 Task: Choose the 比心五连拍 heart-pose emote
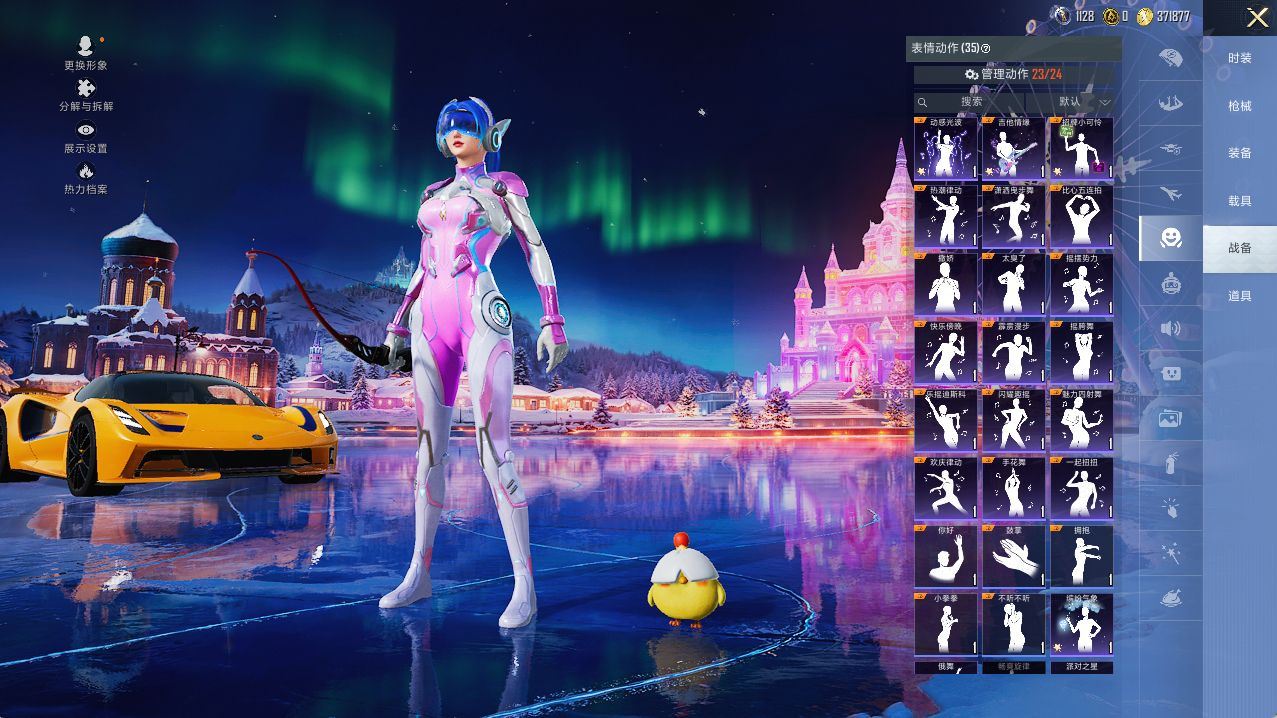[x=1081, y=217]
